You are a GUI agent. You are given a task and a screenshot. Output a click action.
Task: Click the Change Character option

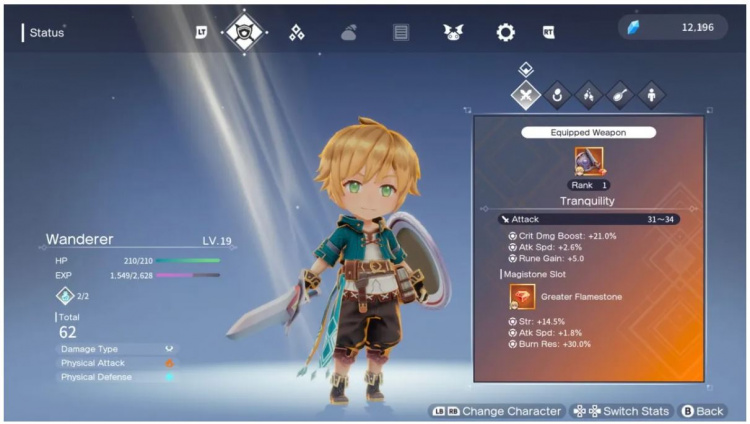(x=496, y=411)
